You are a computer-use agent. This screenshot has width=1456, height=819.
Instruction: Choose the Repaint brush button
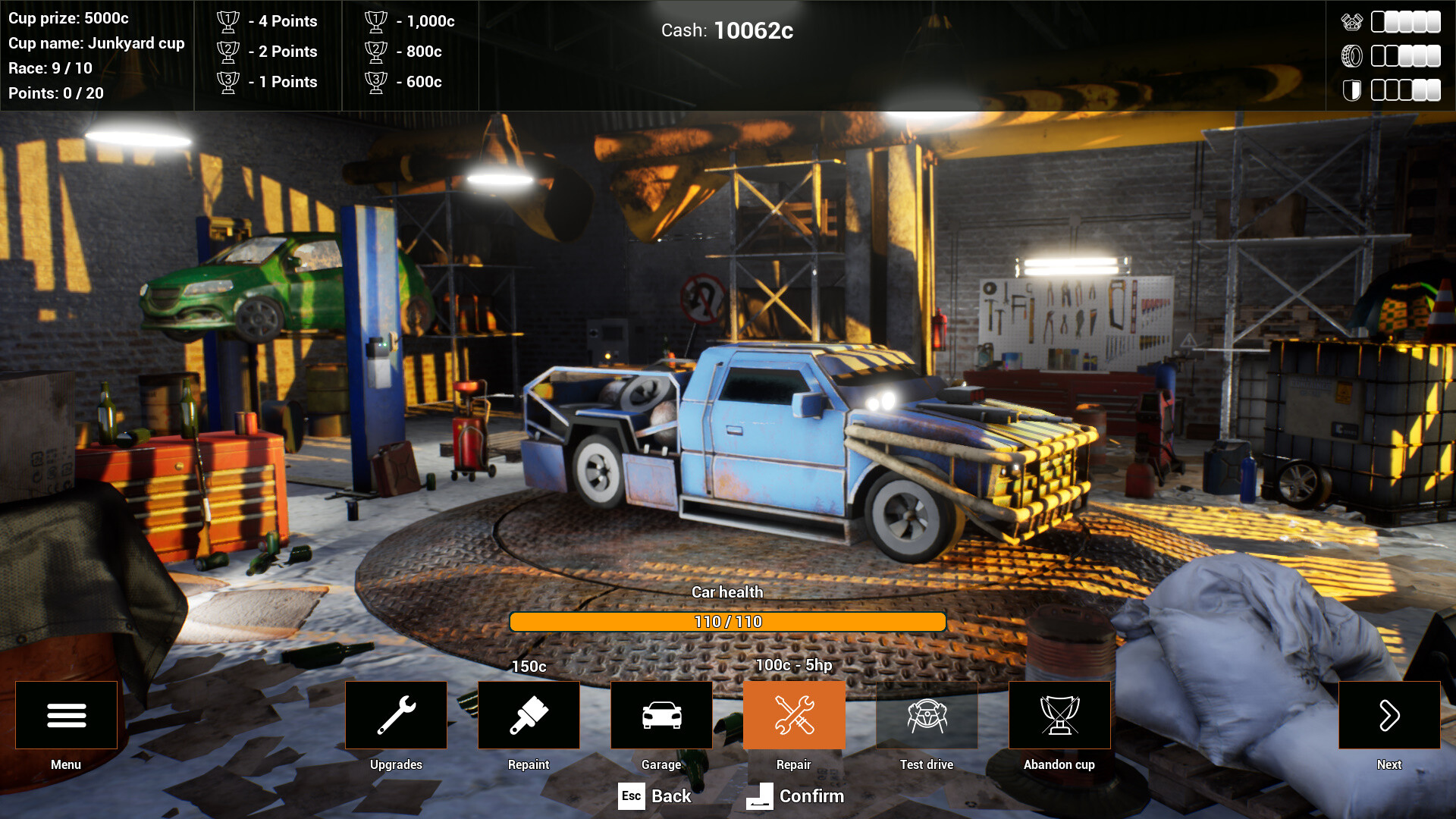(x=529, y=715)
